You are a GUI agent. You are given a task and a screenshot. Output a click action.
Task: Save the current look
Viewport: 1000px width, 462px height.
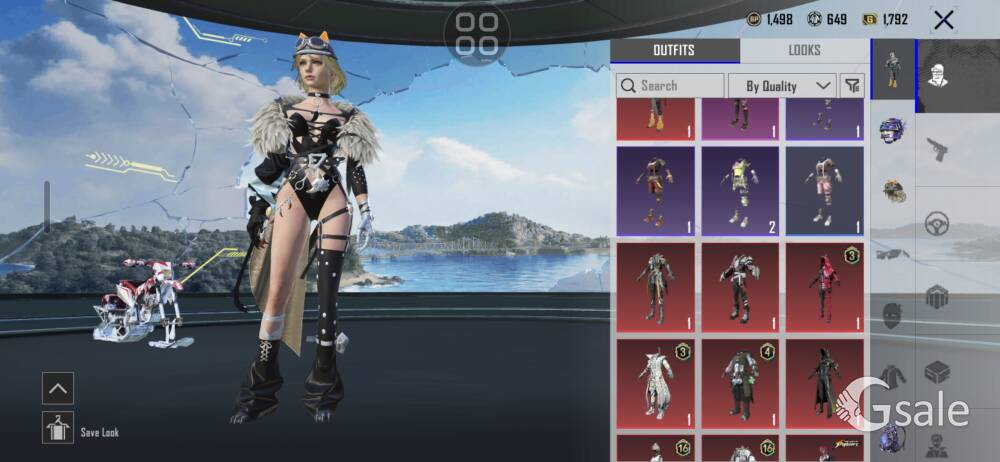click(59, 427)
